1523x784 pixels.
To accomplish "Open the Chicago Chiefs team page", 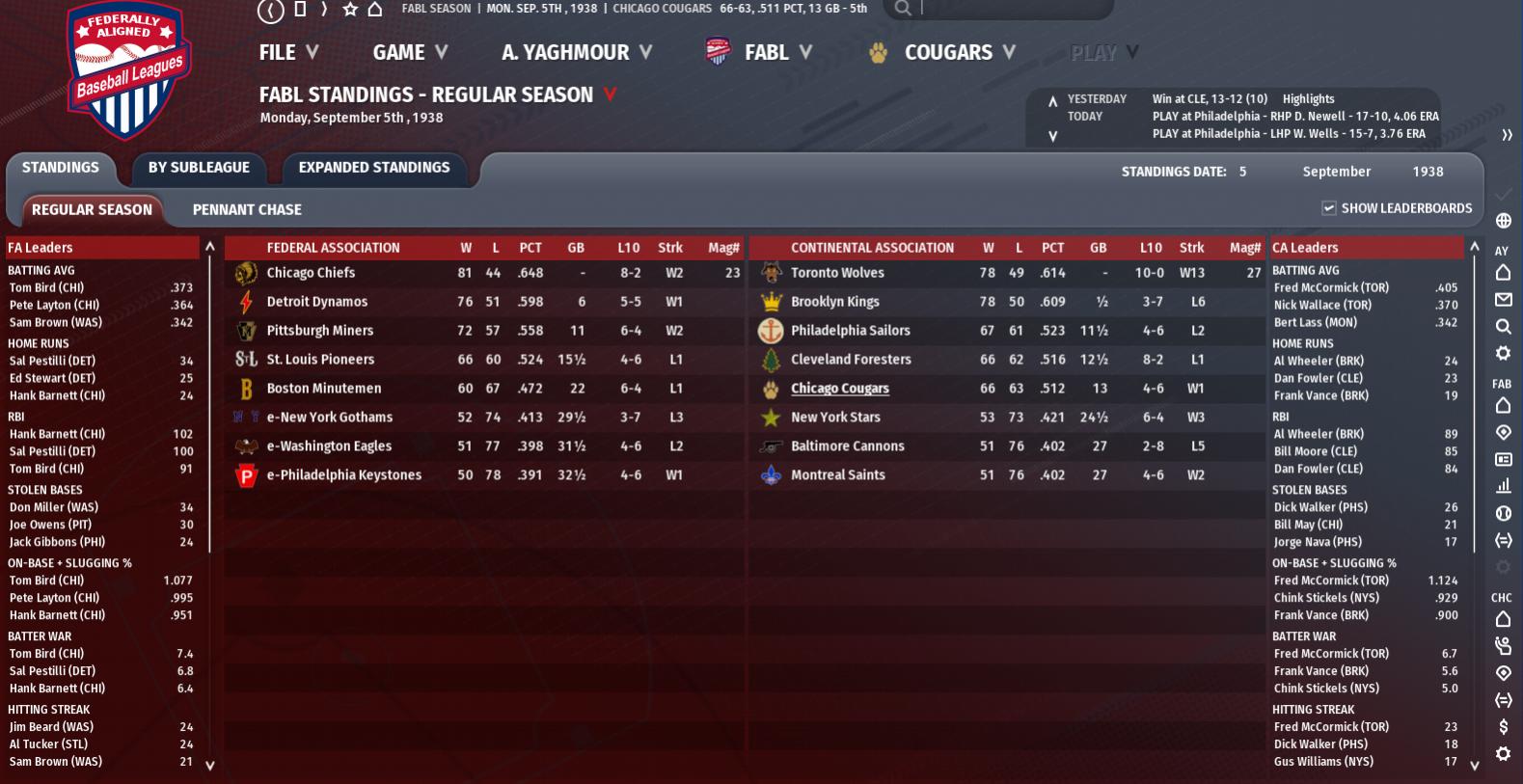I will (x=311, y=273).
